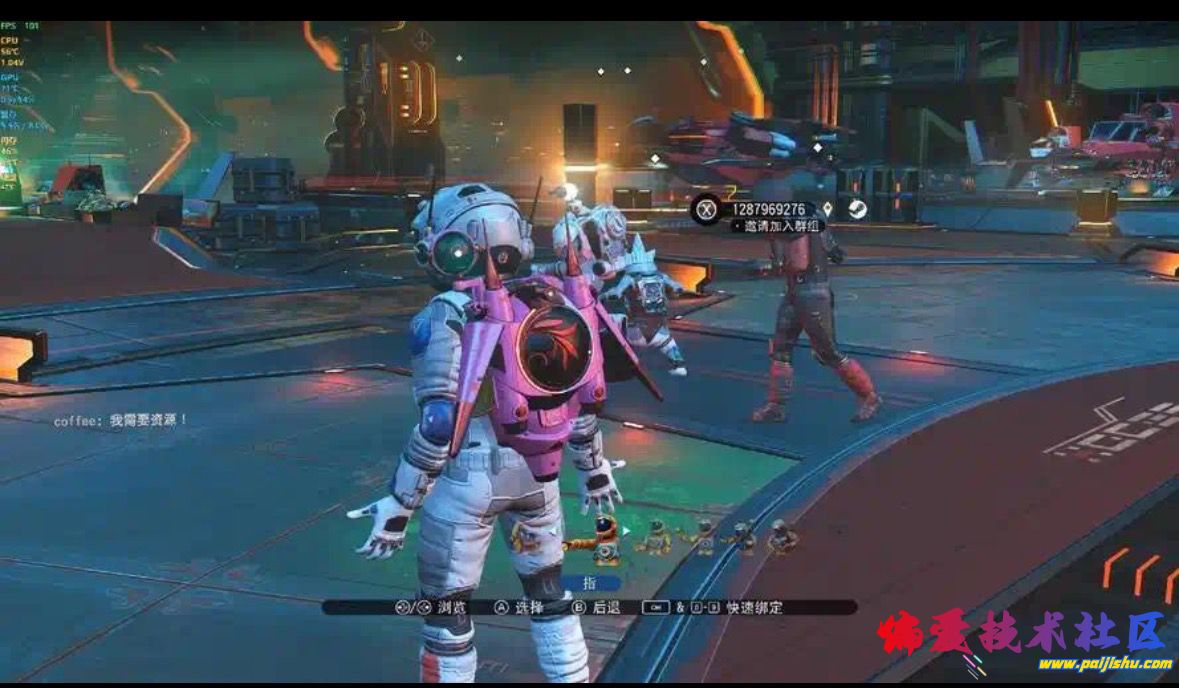Screen dimensions: 1179x688
Task: Click the player name tag 1287969276
Action: pos(768,209)
